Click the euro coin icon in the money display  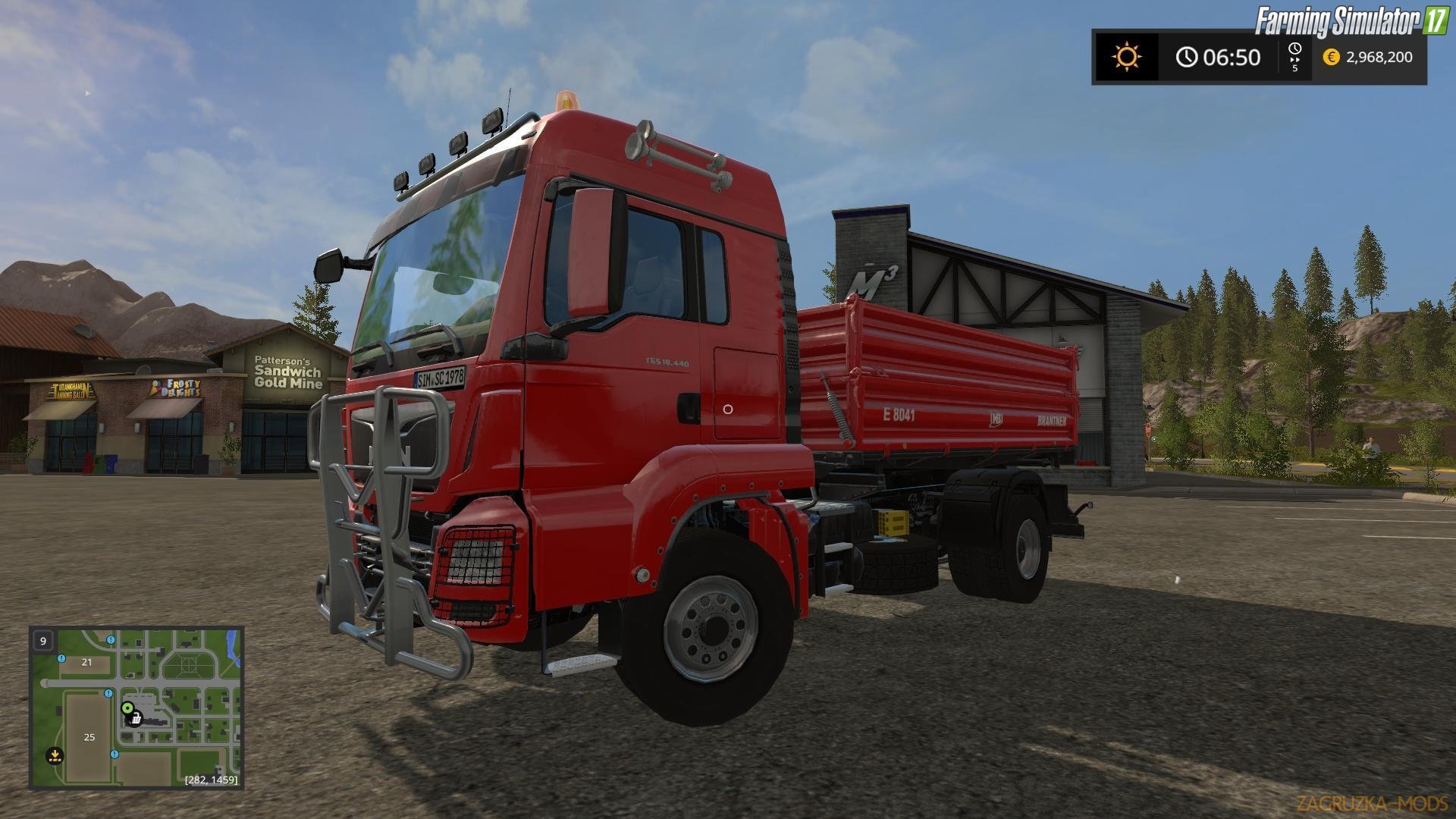[1331, 58]
